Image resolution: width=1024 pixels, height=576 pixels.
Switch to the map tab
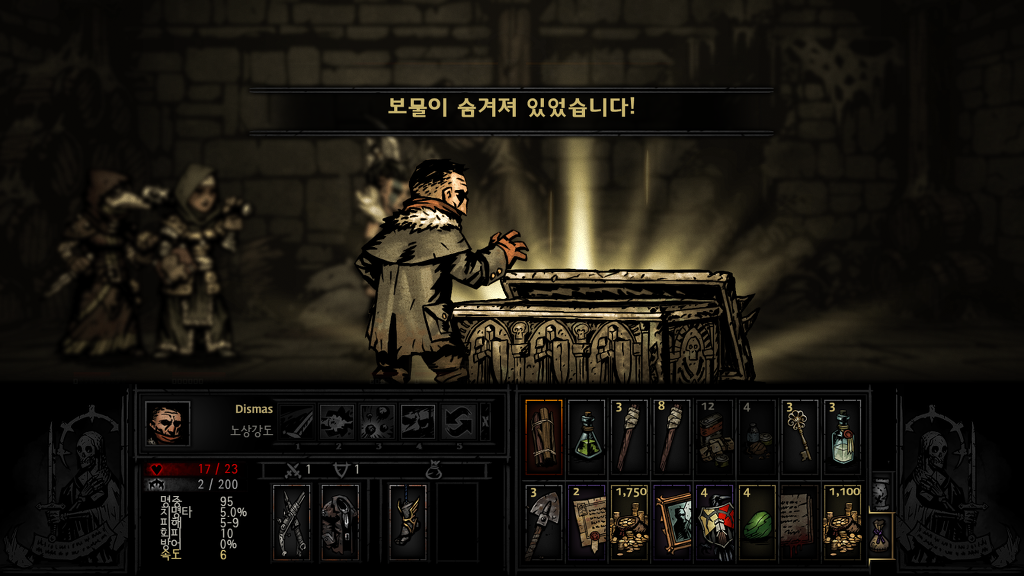(878, 492)
